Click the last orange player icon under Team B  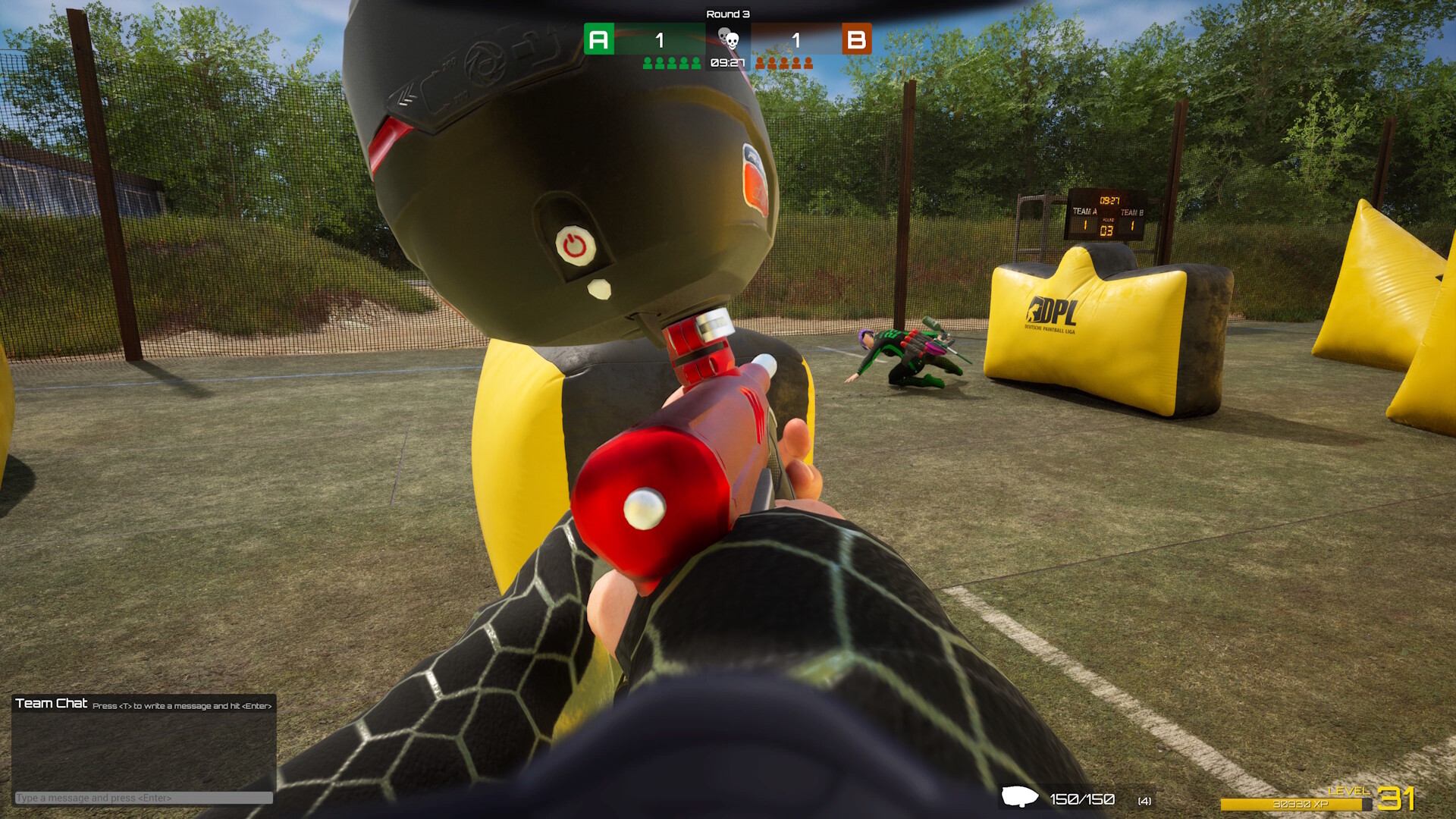click(808, 63)
